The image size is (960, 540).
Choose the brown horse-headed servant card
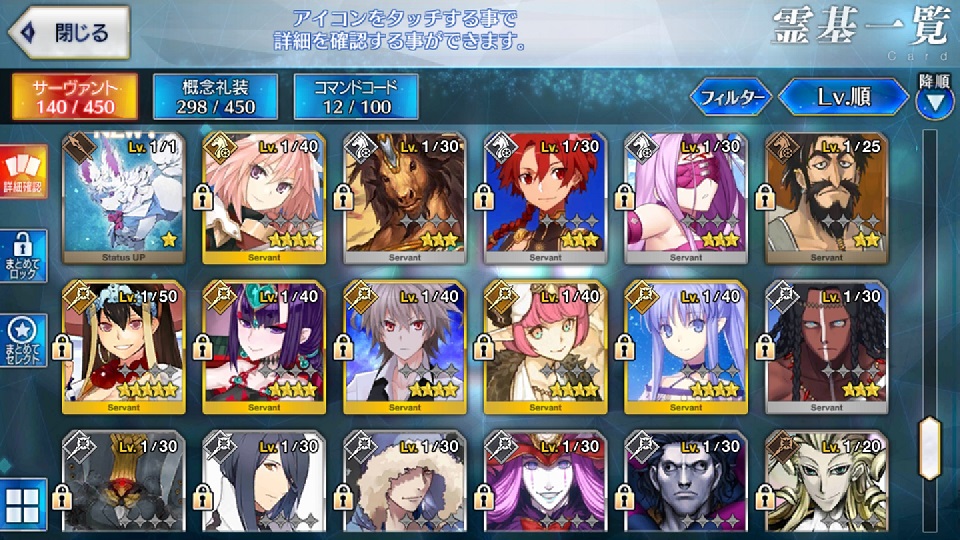(404, 196)
